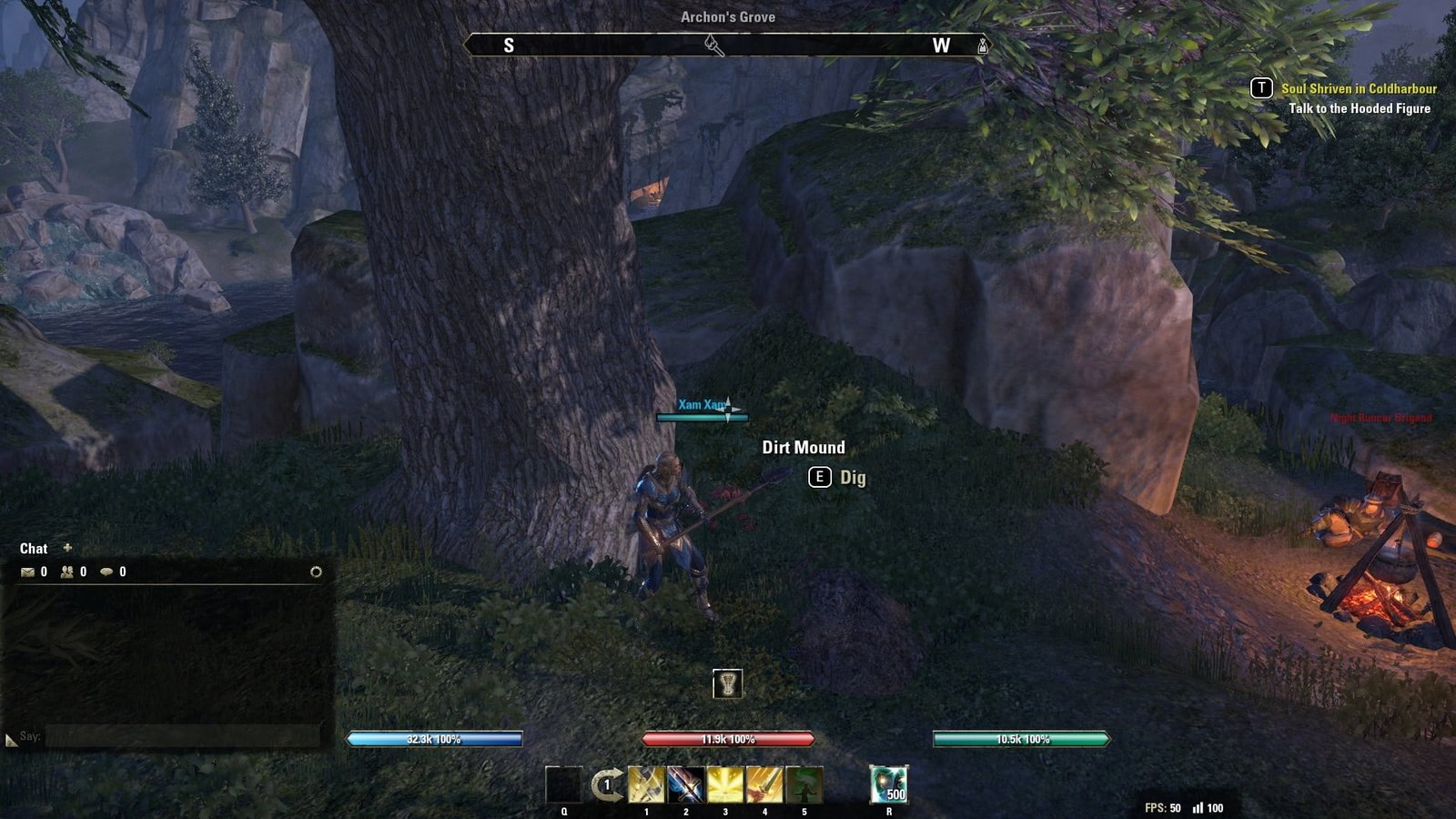The image size is (1456, 819).
Task: Click the Say chat text entry field
Action: point(182,736)
